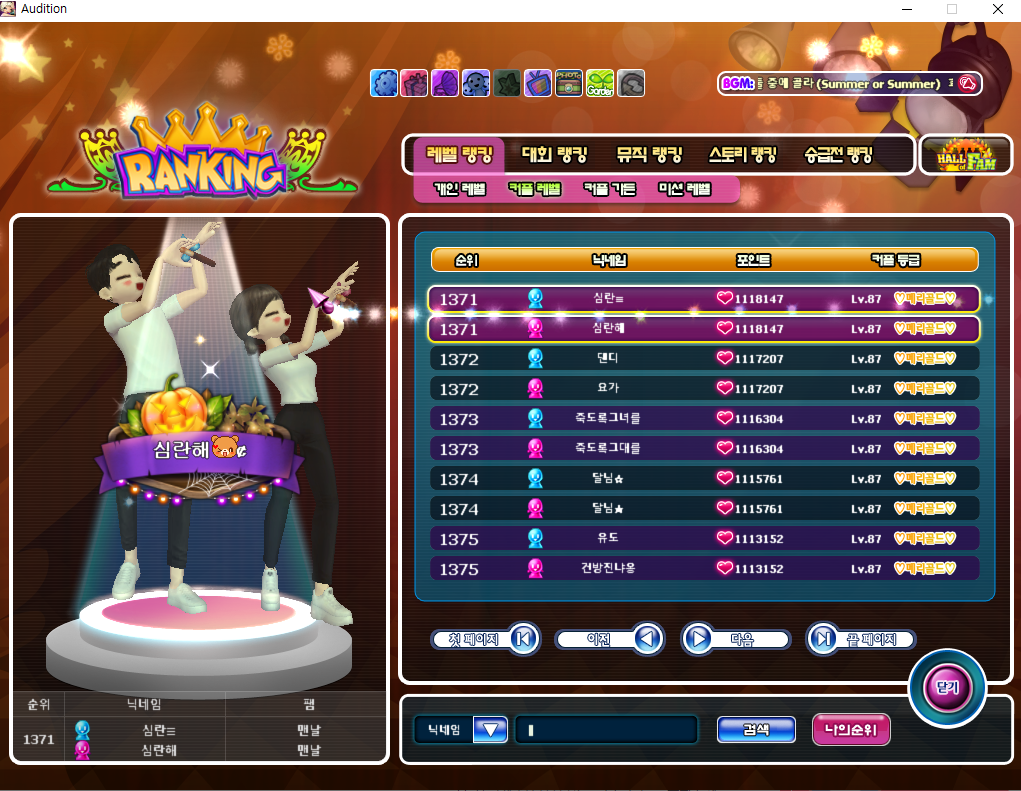The height and width of the screenshot is (791, 1021).
Task: Show the 승급전 랭킹 tab
Action: 838,155
